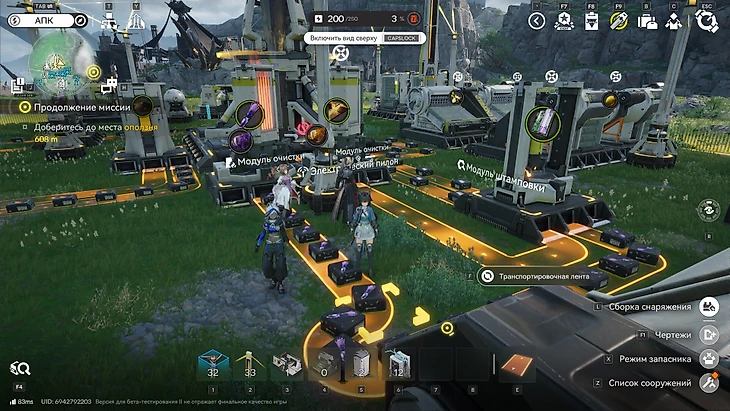Click the back arrow circle icon
730x411 pixels.
click(x=537, y=21)
